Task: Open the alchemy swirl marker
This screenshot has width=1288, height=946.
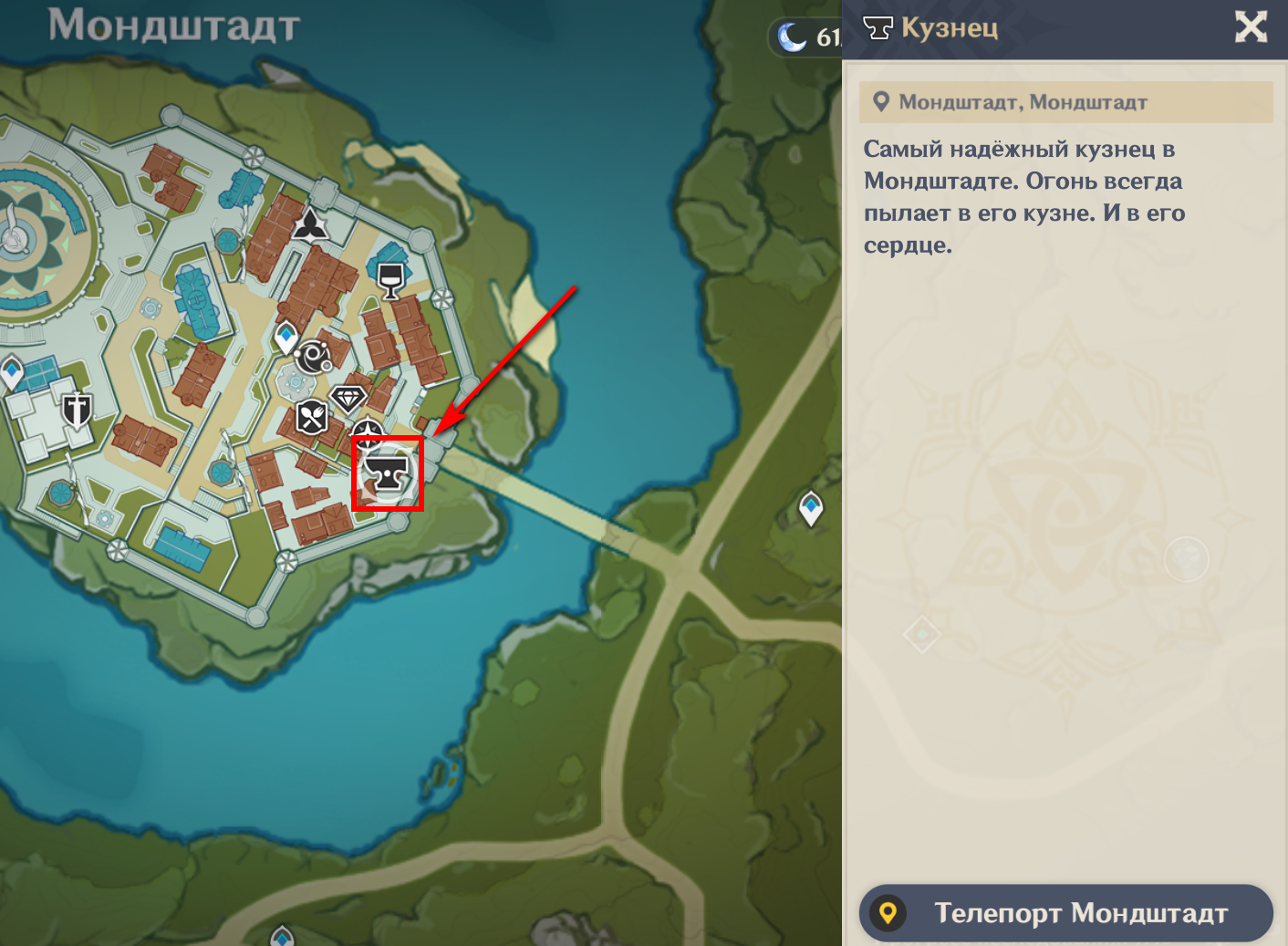Action: pos(313,357)
